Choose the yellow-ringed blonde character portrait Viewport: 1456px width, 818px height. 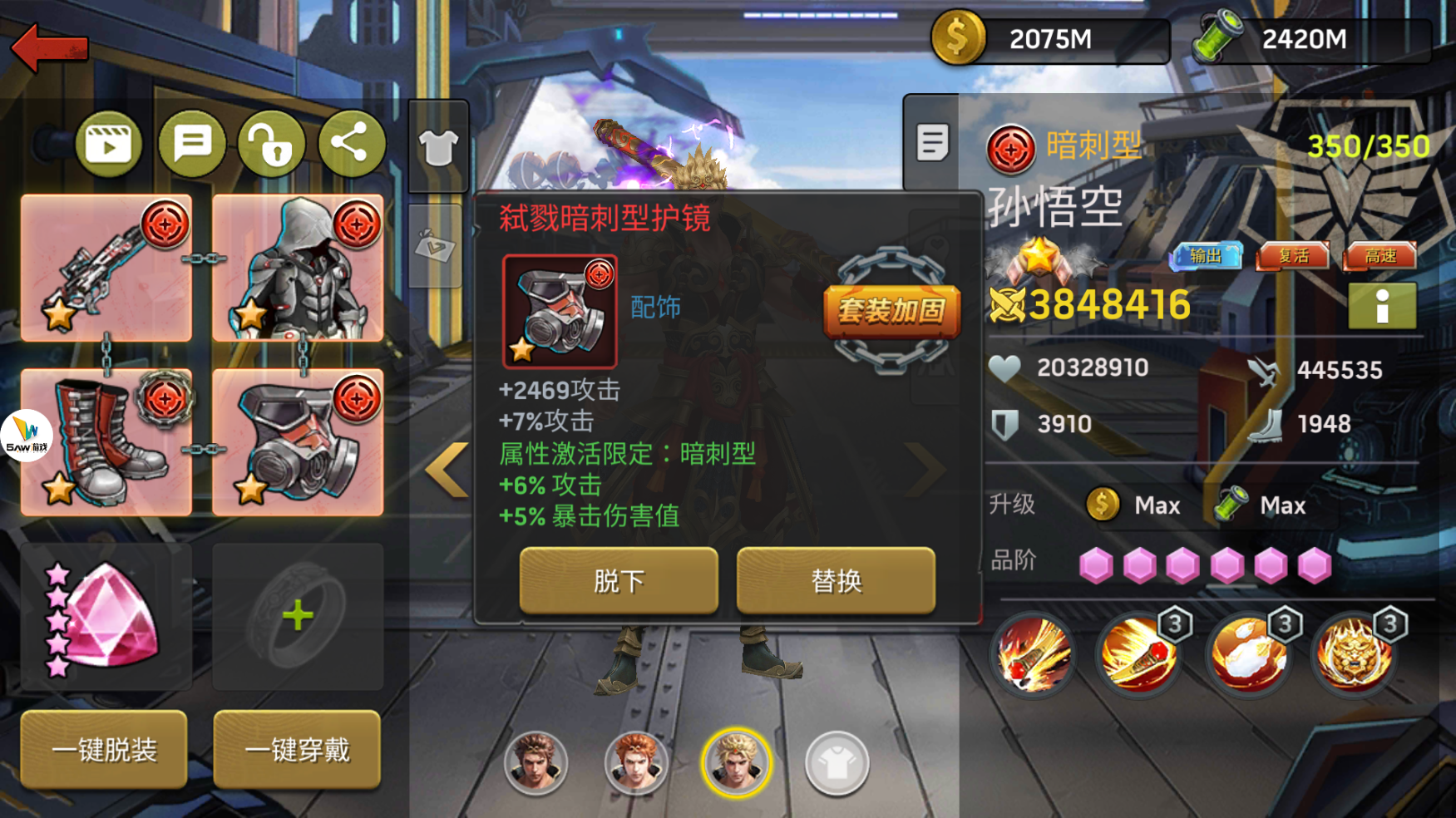(737, 761)
